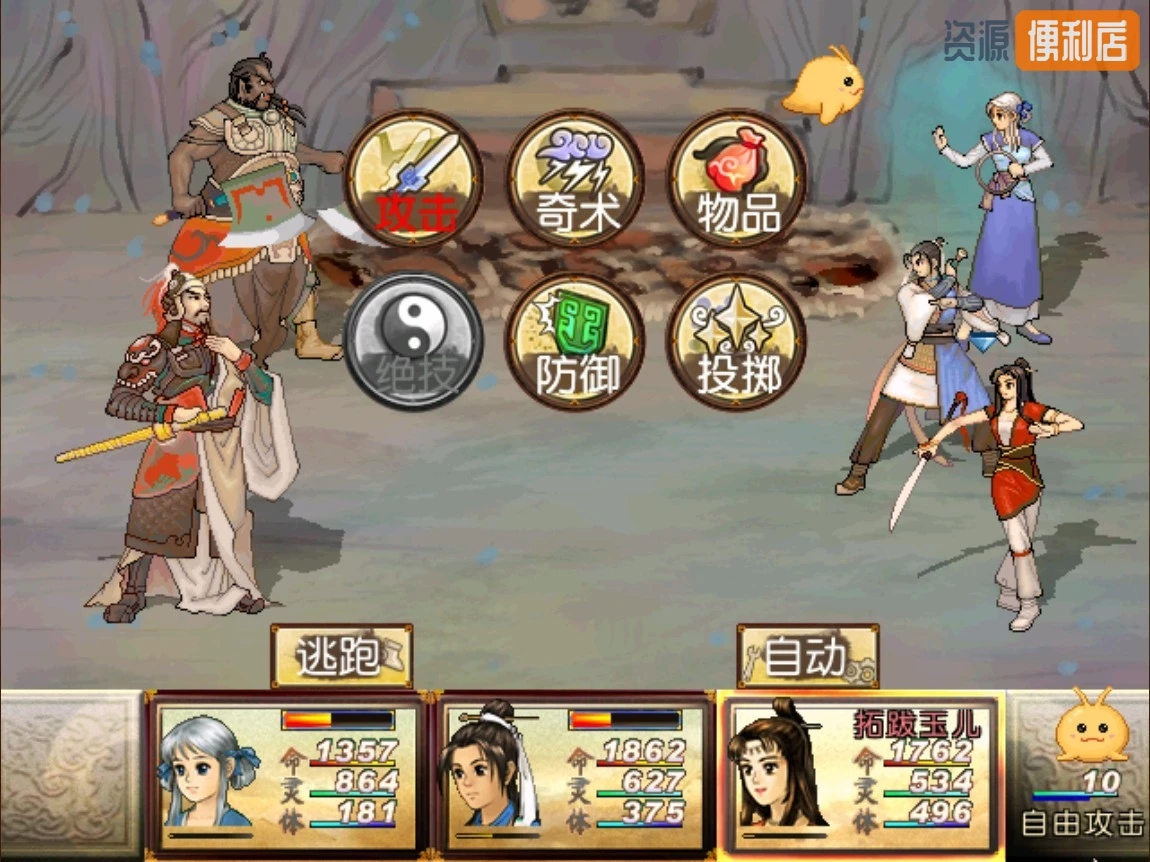Viewport: 1150px width, 862px height.
Task: Select 拓跋玉儿's character panel
Action: click(860, 775)
